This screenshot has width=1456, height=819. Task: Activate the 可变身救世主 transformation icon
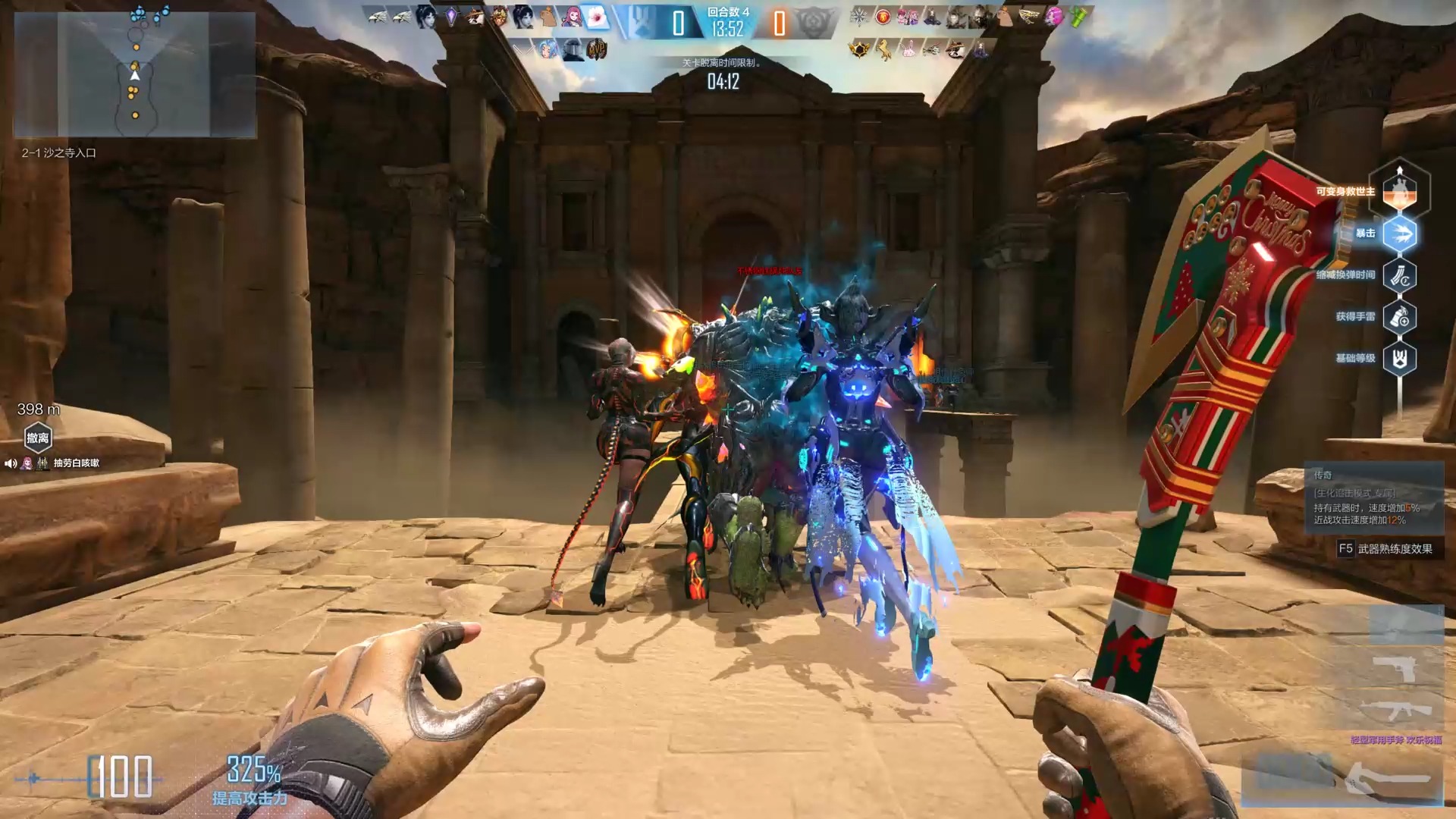coord(1400,190)
